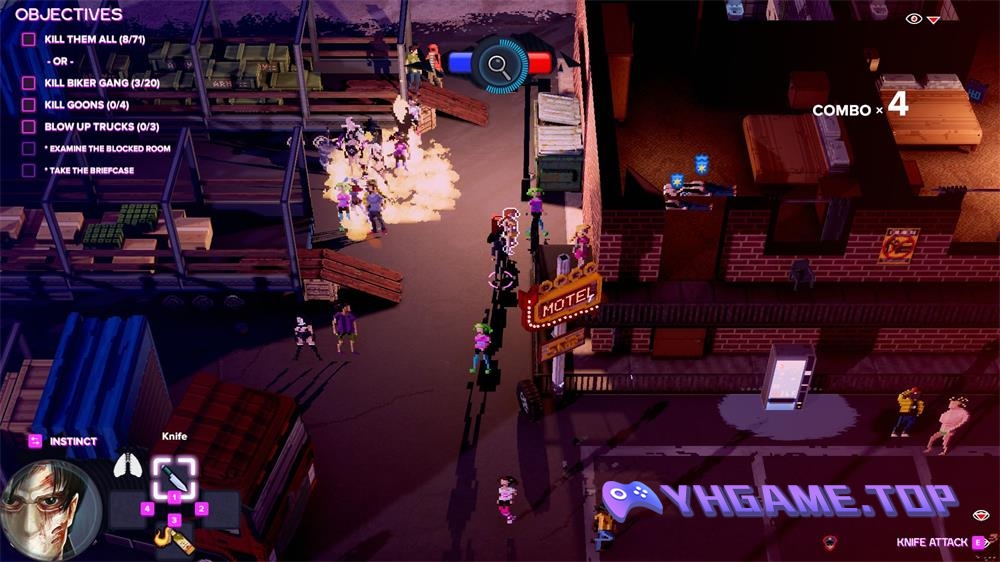Click the scarred character portrait
Viewport: 1000px width, 562px height.
click(x=50, y=510)
